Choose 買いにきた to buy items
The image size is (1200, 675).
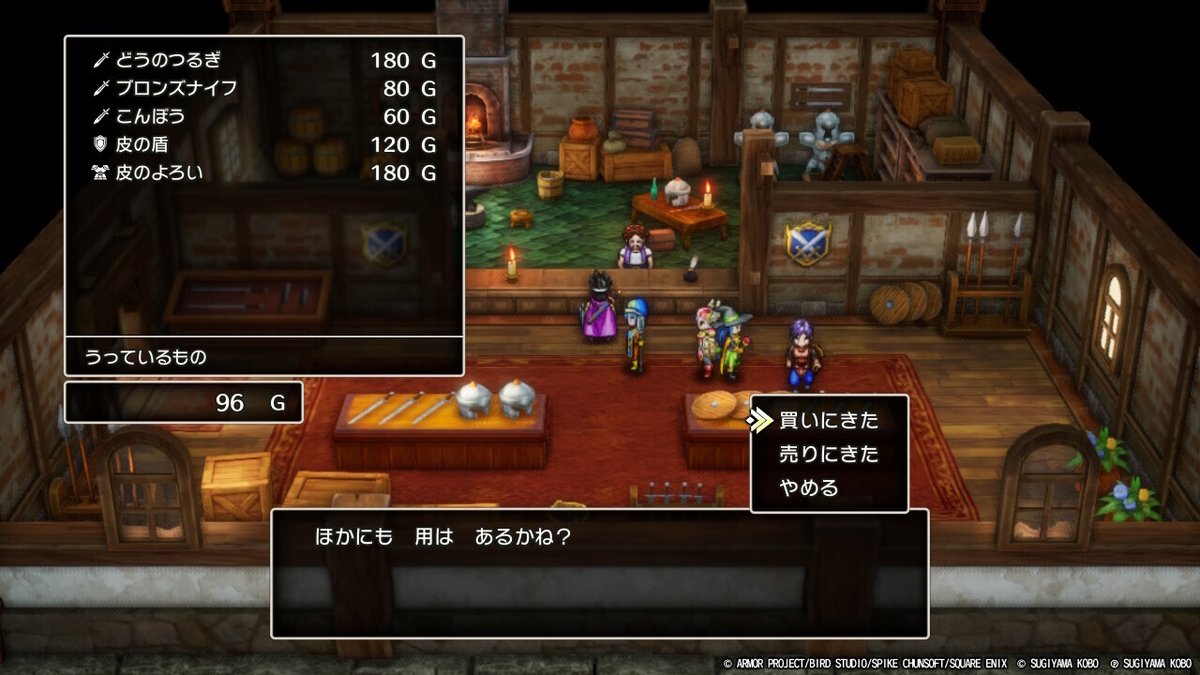(x=828, y=421)
